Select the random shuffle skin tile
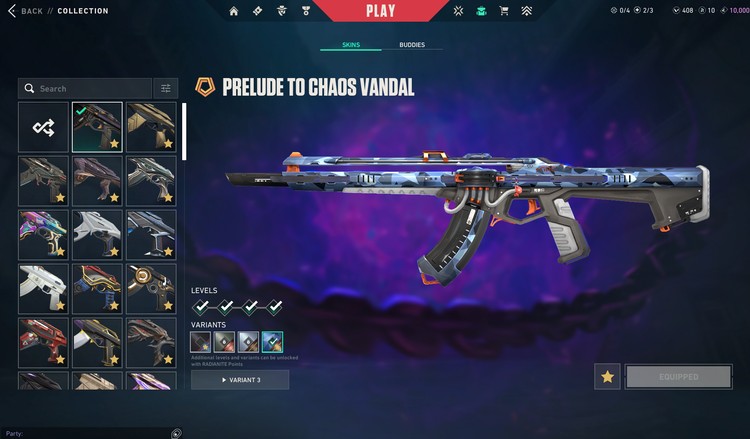The width and height of the screenshot is (750, 439). (x=44, y=127)
